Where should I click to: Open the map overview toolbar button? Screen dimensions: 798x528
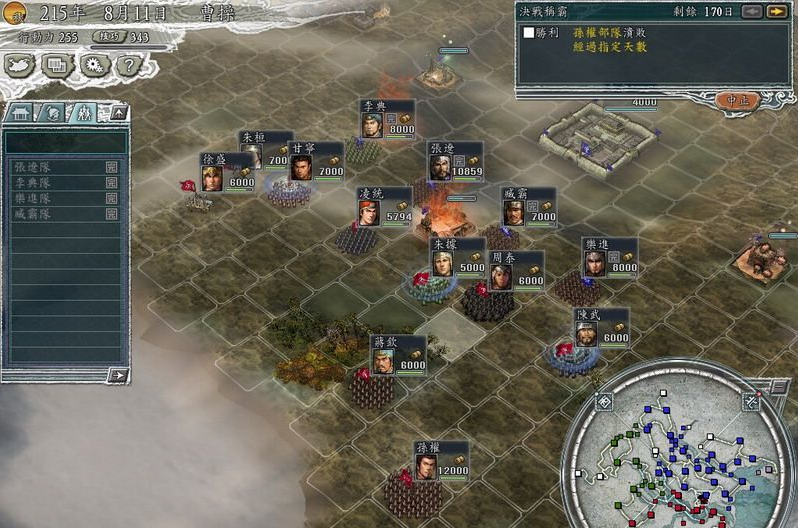tap(21, 65)
